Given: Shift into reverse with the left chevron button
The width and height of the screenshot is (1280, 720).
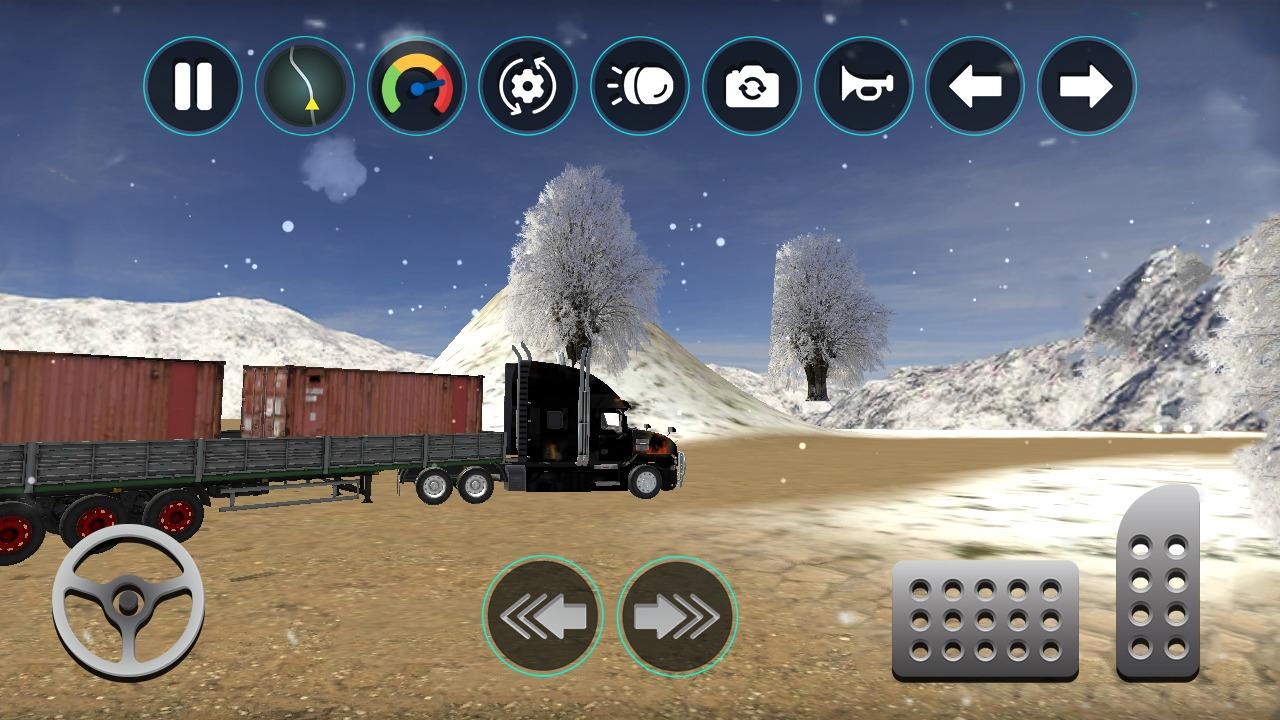Looking at the screenshot, I should (542, 616).
